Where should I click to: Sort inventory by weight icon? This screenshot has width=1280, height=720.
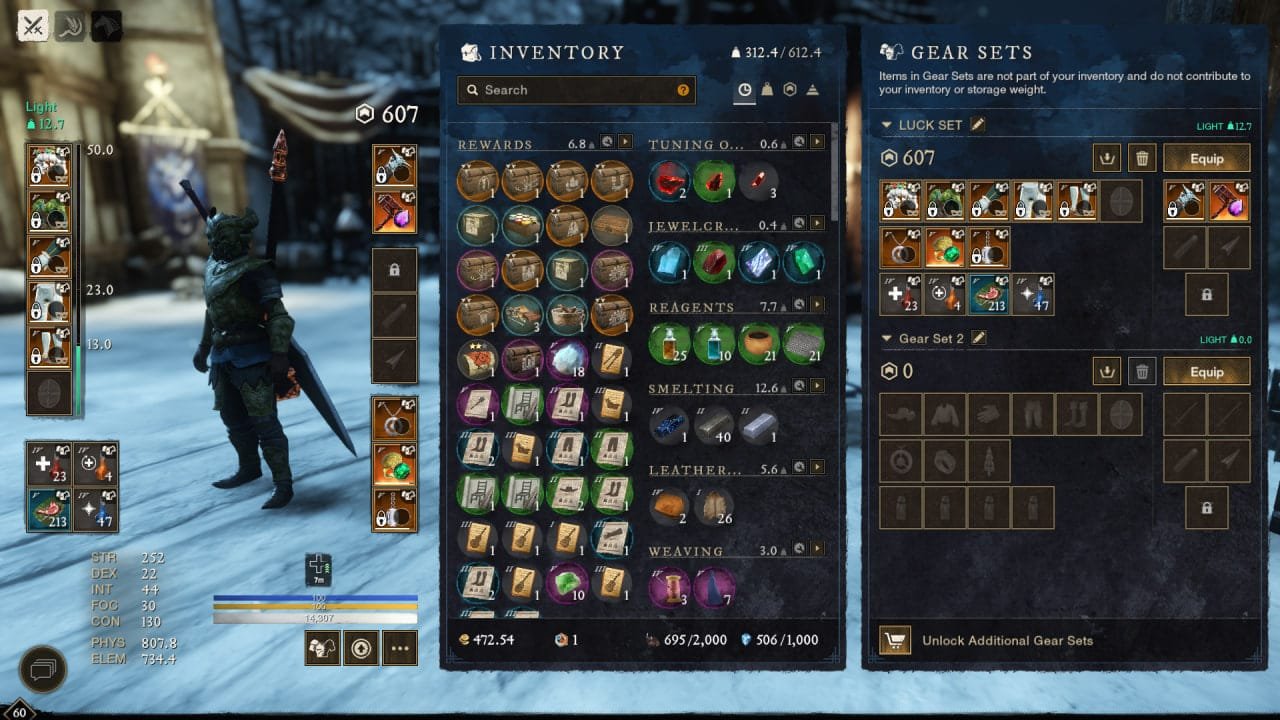767,90
